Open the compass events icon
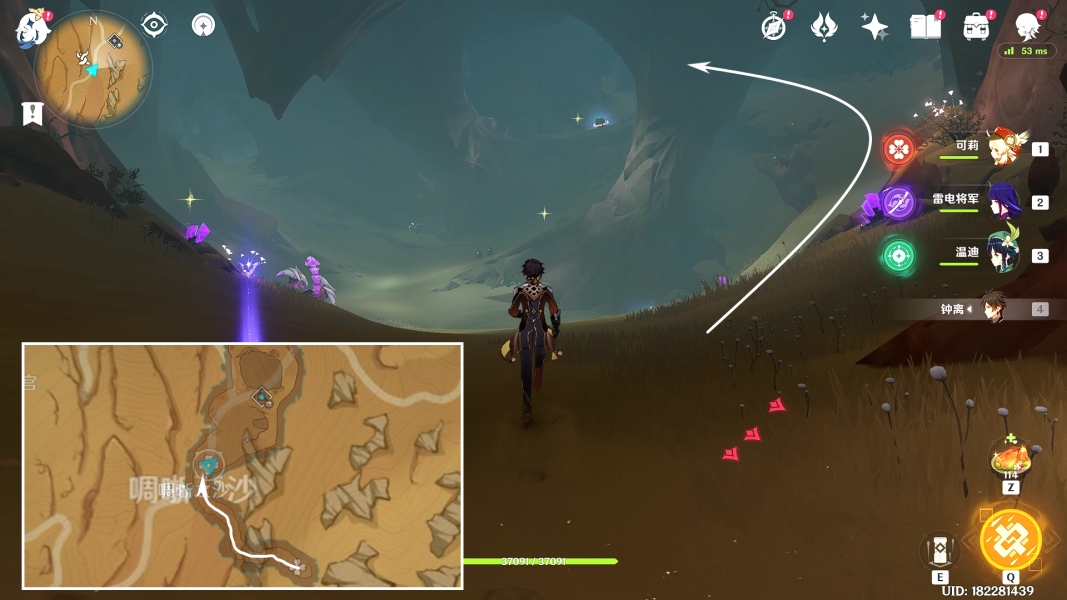This screenshot has width=1067, height=600. coord(773,27)
